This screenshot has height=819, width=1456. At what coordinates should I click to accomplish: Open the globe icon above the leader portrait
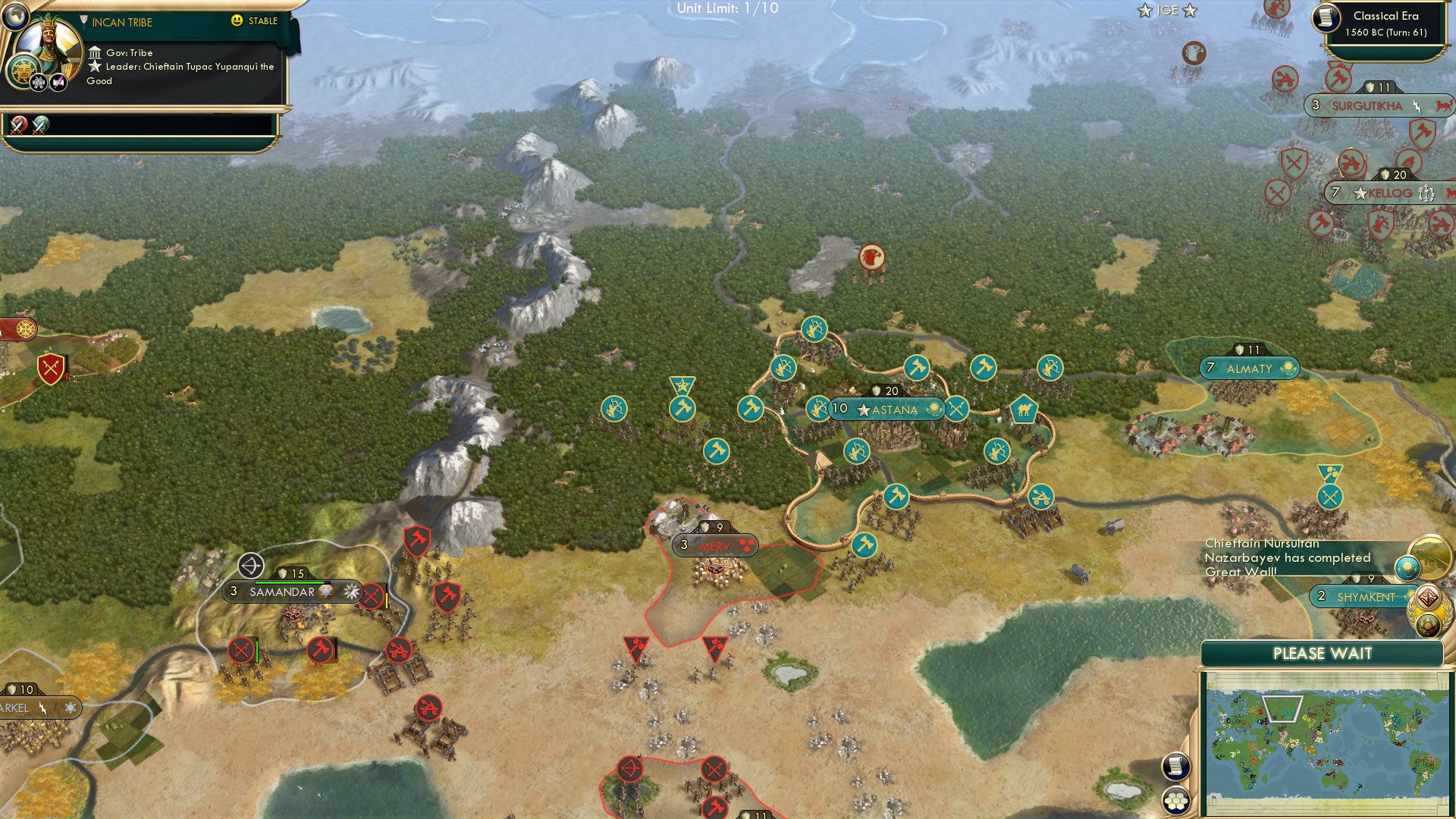[x=16, y=17]
